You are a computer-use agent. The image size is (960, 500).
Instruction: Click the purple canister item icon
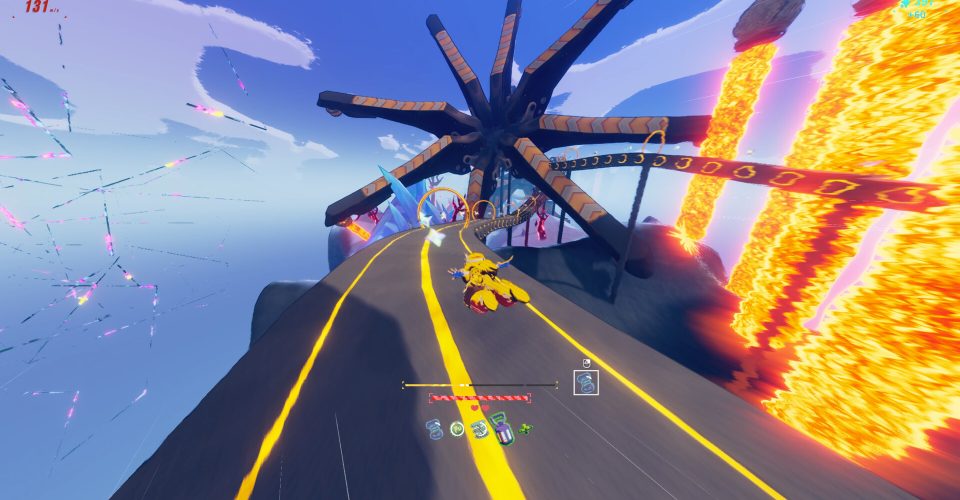(502, 431)
